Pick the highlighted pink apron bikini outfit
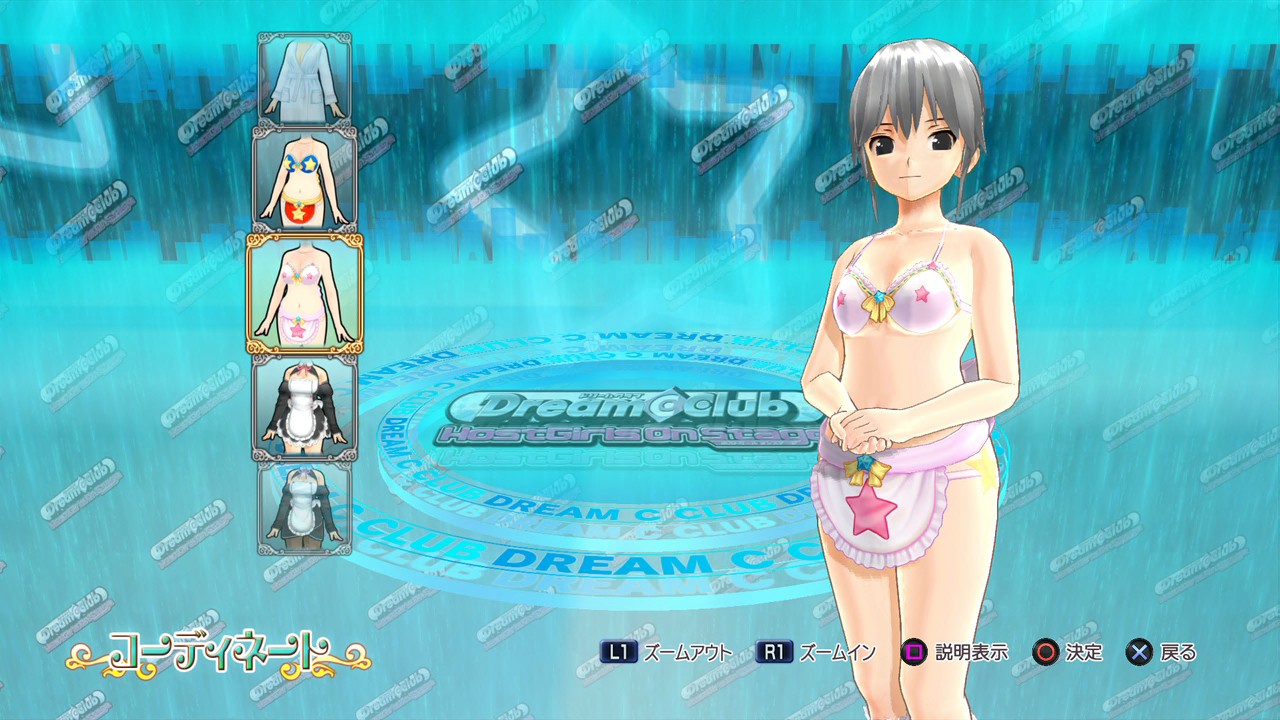Screen dimensions: 1280x720 [305, 293]
